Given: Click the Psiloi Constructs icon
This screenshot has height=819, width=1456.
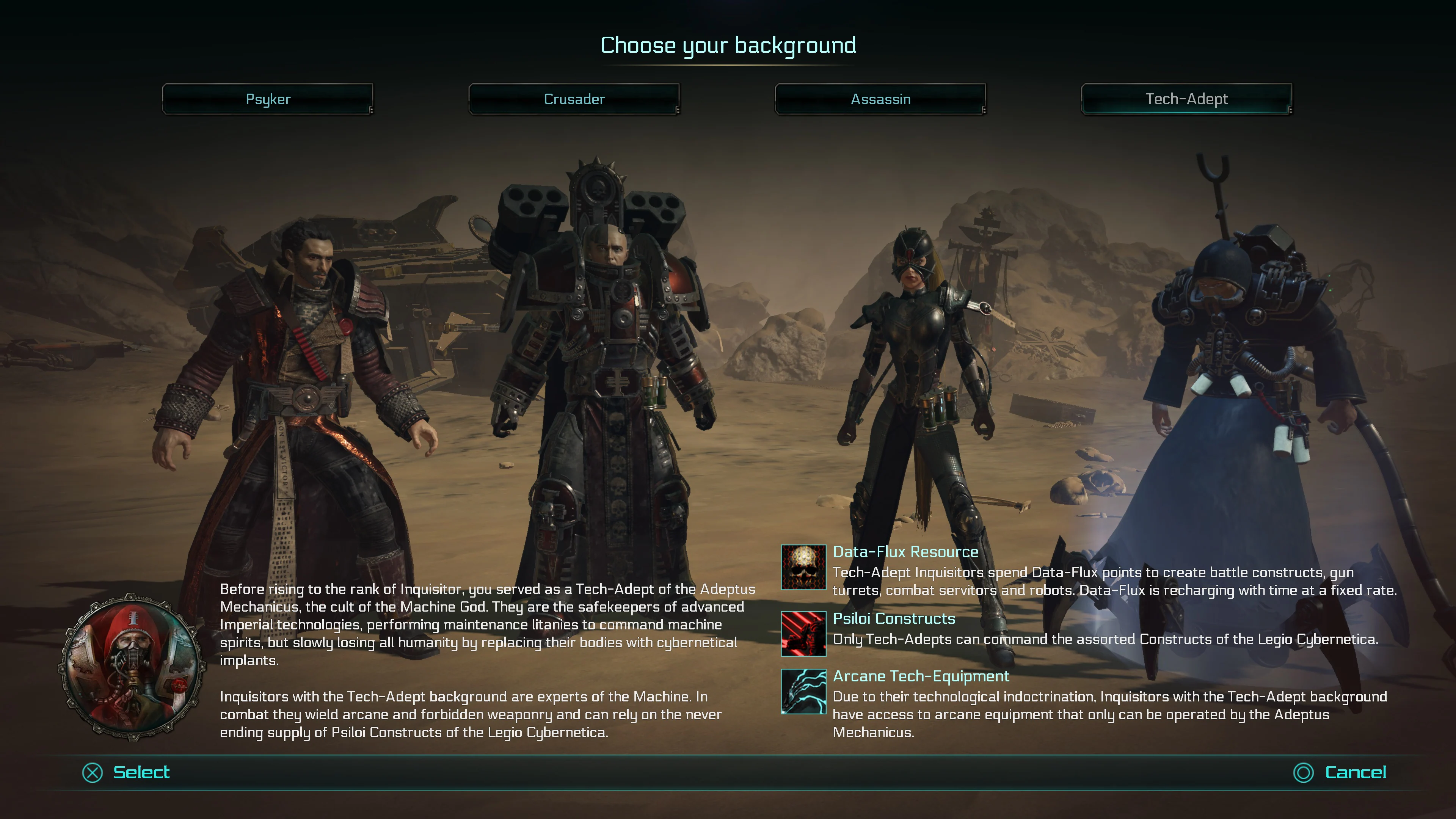Looking at the screenshot, I should pos(803,634).
